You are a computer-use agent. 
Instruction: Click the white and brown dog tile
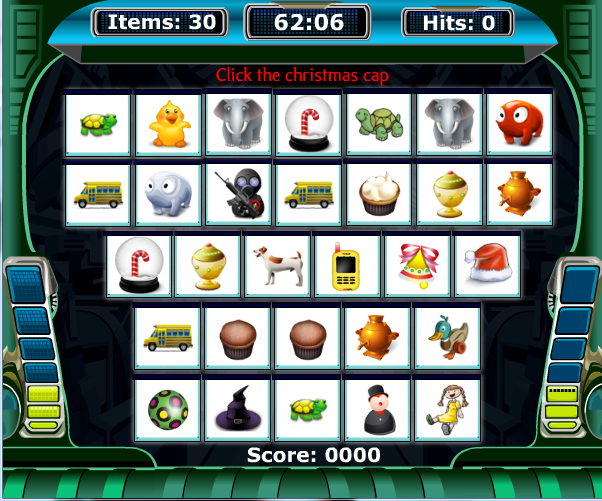tap(278, 266)
